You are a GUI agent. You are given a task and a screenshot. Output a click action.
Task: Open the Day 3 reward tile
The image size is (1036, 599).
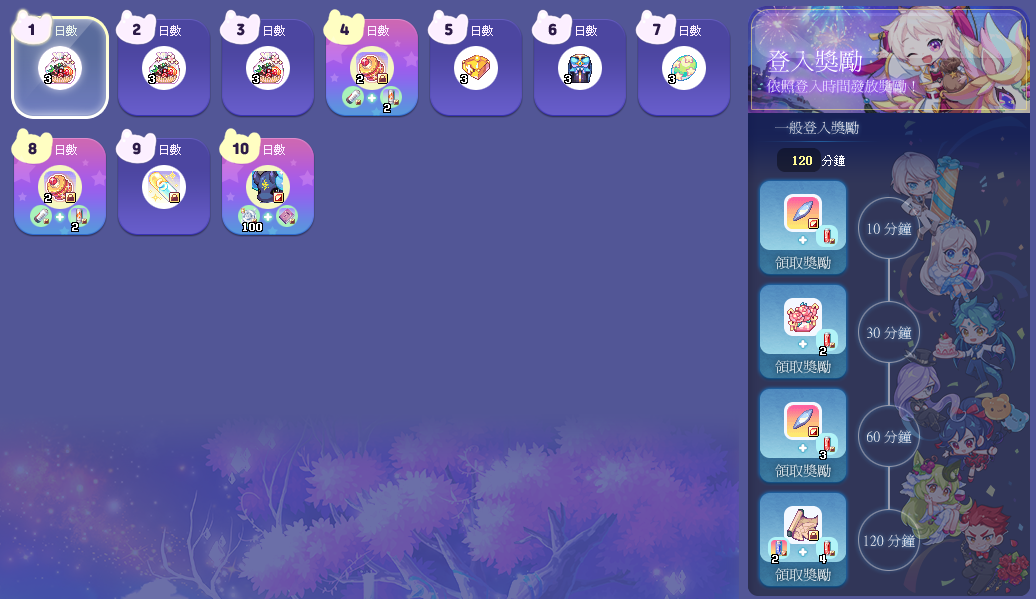[268, 68]
